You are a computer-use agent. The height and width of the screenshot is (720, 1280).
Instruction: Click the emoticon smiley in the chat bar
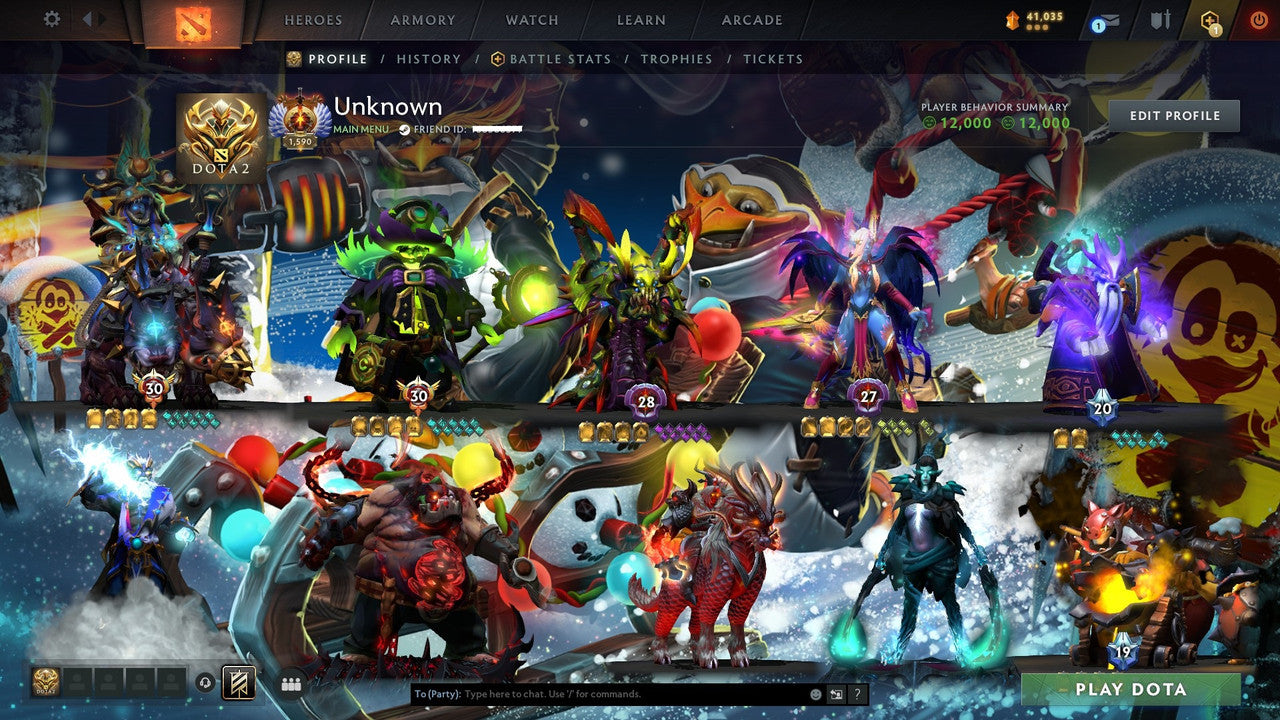(815, 694)
